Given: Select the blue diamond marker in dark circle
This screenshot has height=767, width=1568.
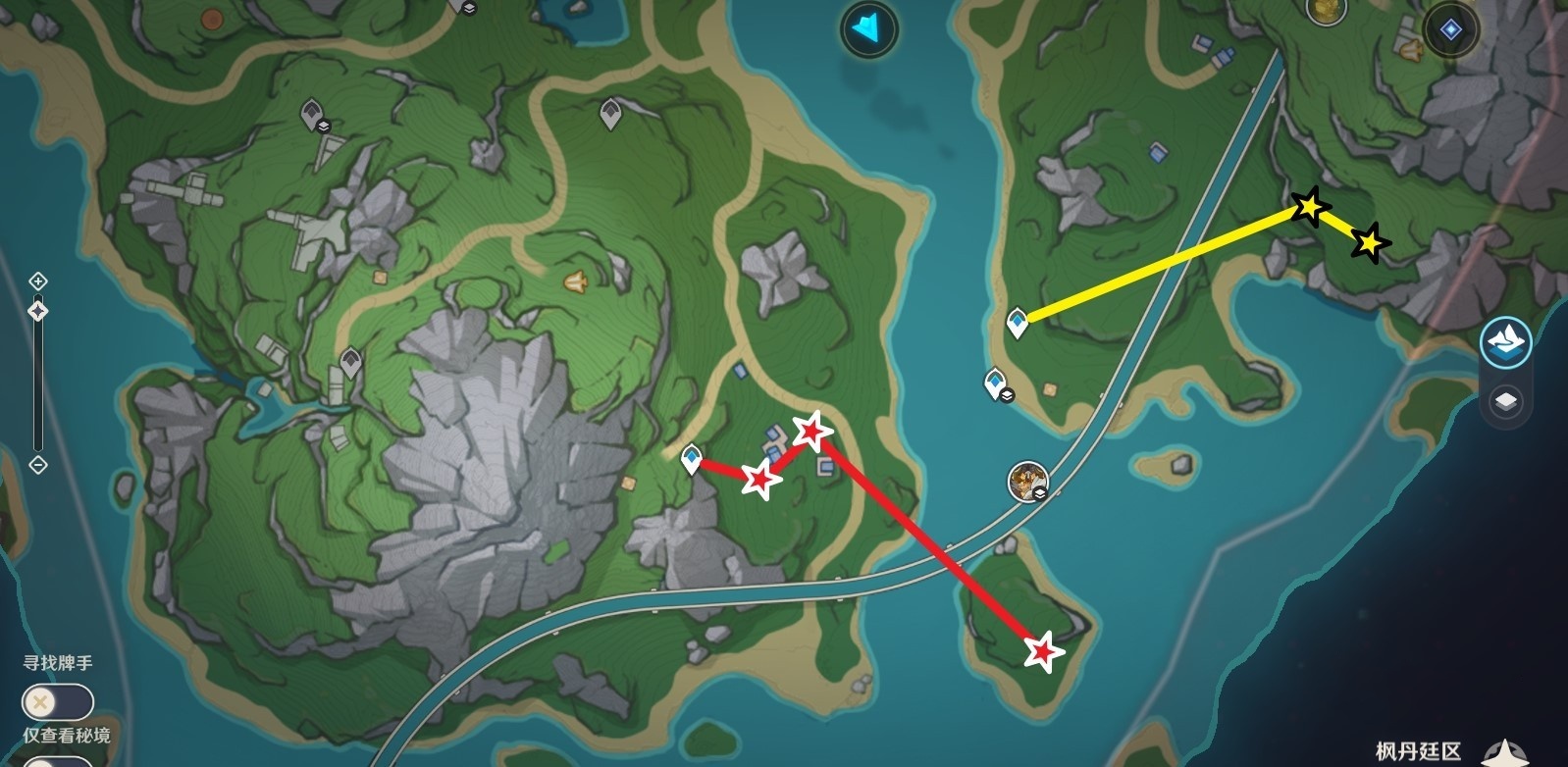Looking at the screenshot, I should [x=1450, y=30].
